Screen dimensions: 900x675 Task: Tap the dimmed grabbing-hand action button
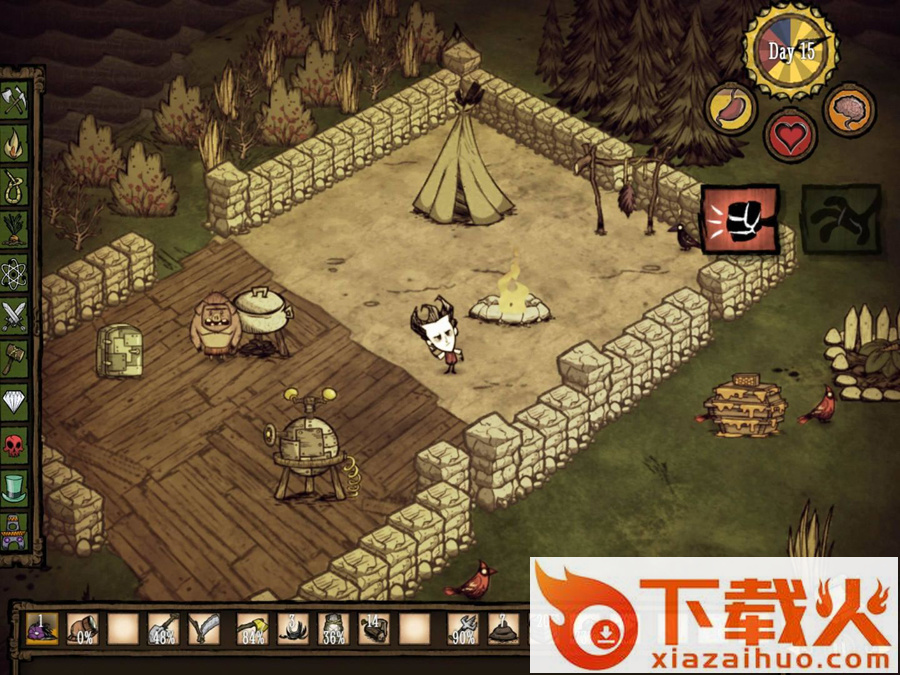click(842, 218)
